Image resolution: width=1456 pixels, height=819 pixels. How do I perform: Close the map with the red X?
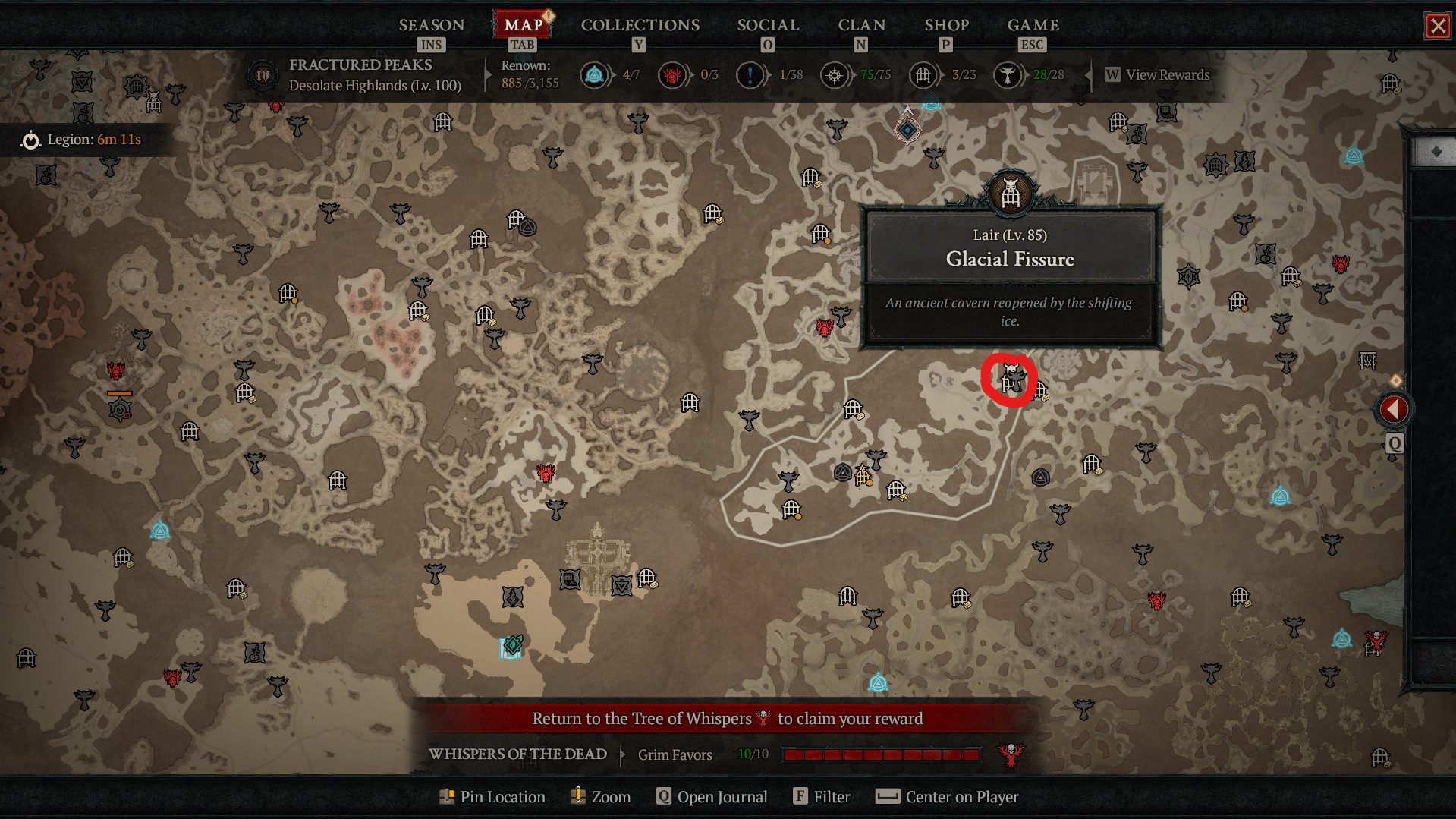coord(1437,26)
